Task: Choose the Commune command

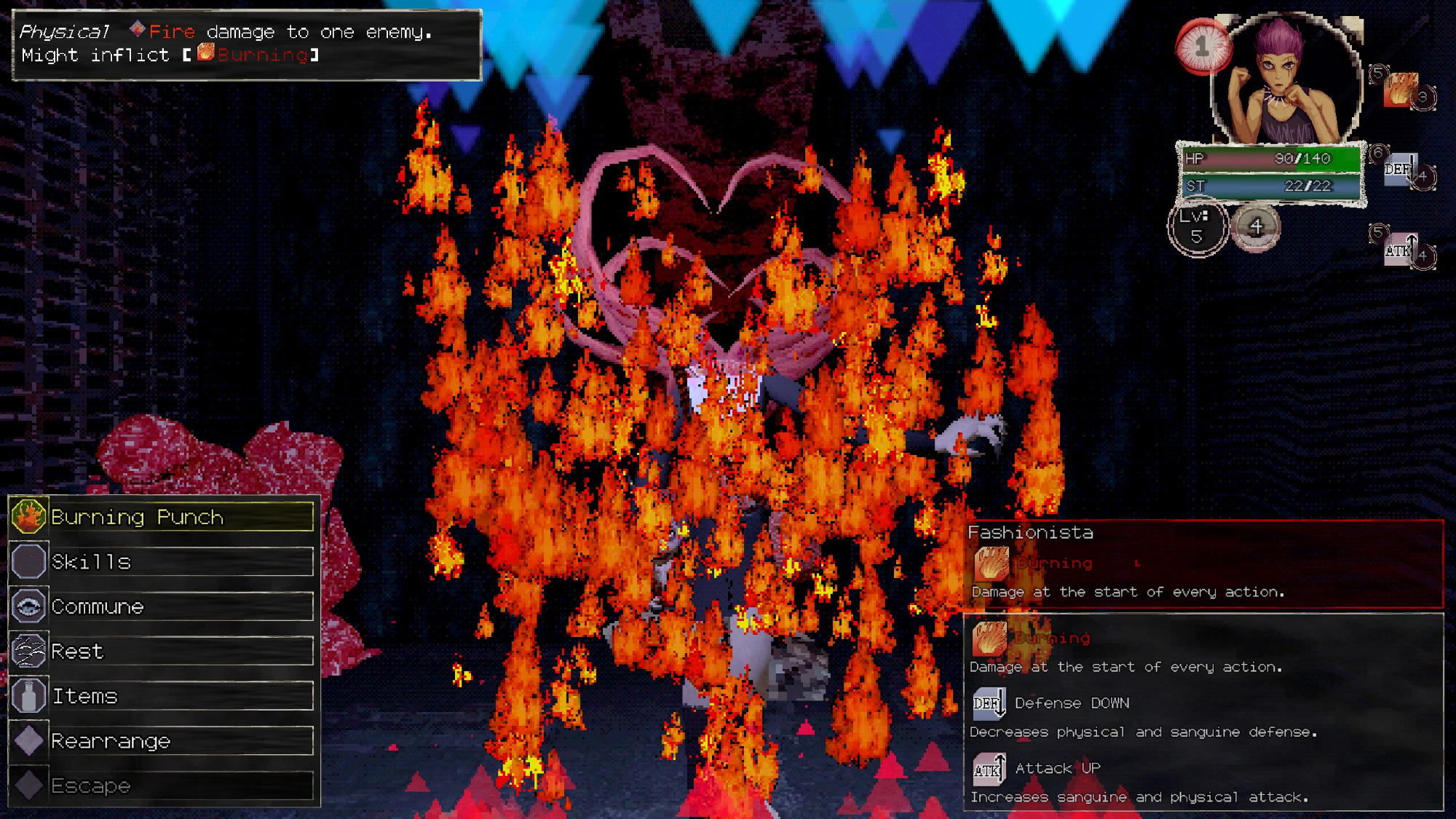Action: [x=162, y=606]
